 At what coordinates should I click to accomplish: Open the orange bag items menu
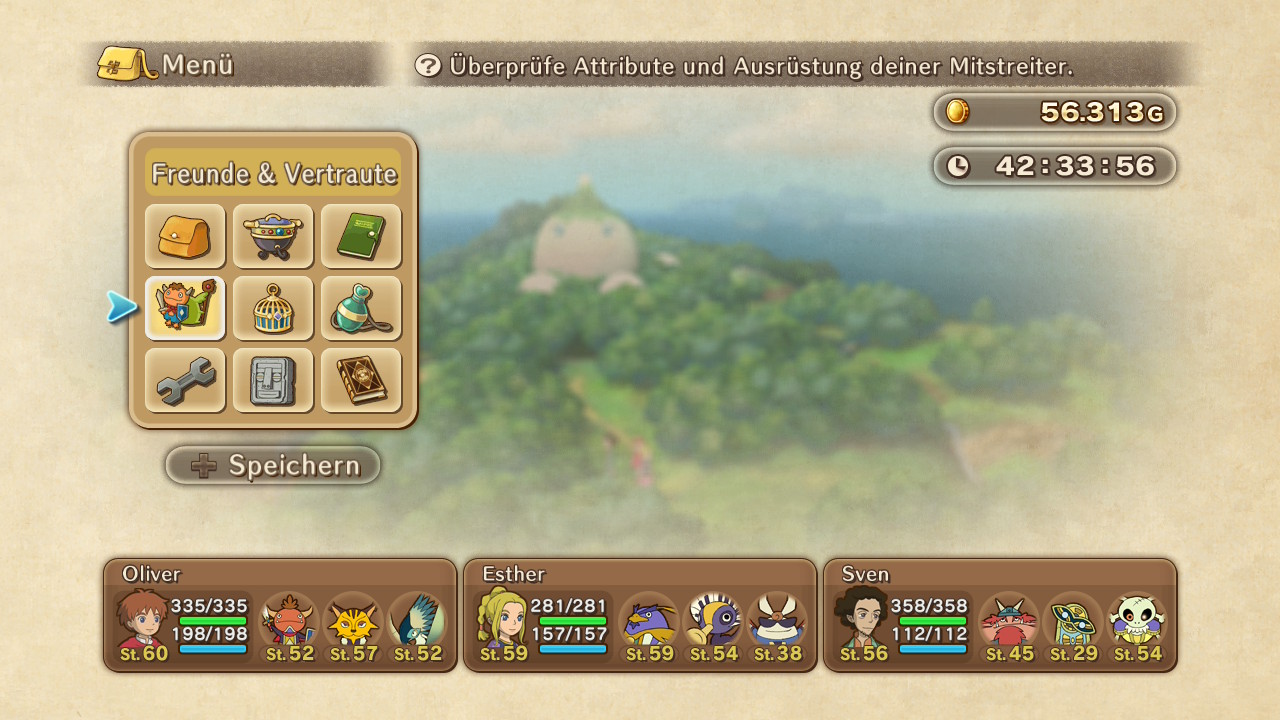185,236
